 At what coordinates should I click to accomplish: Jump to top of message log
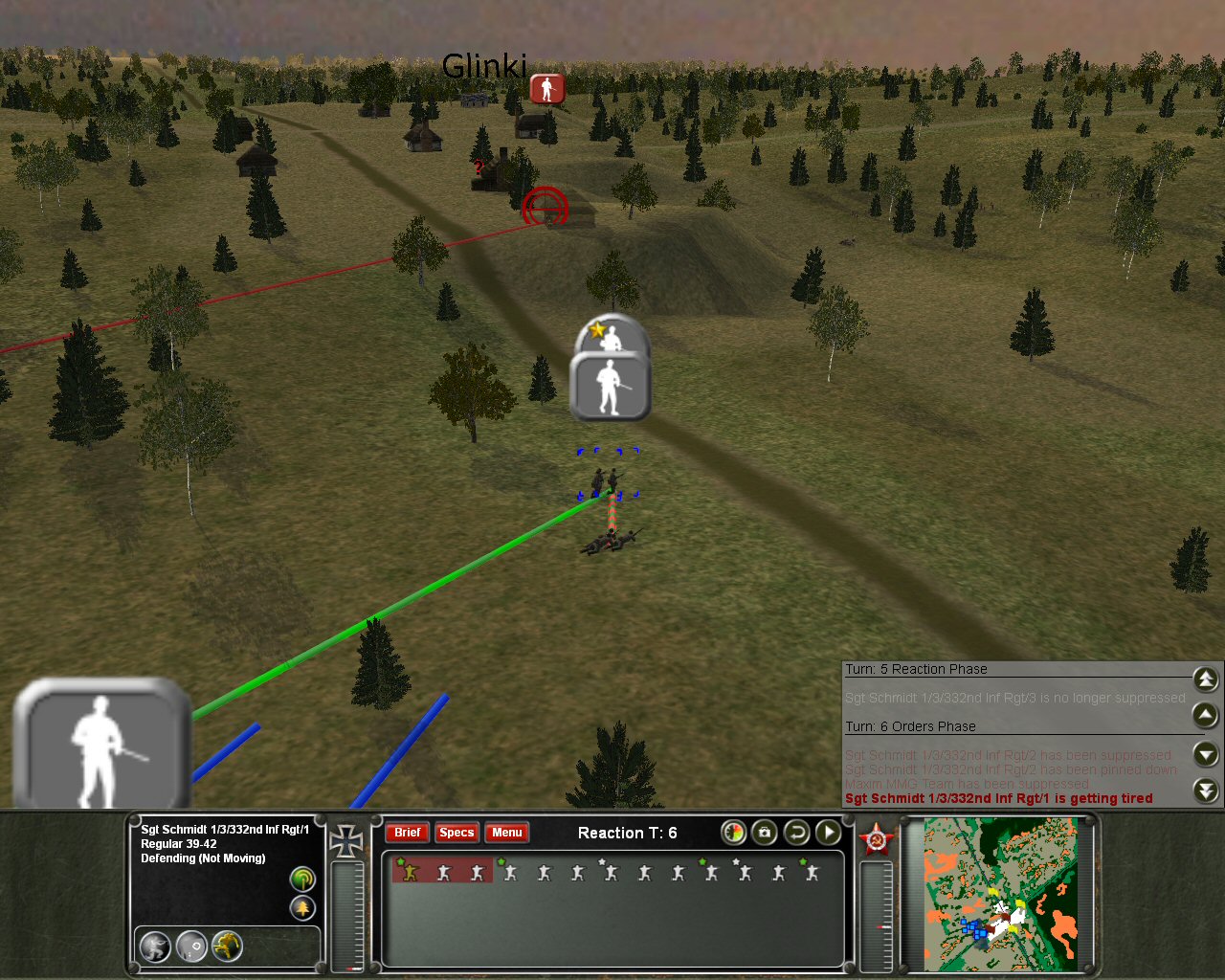tap(1206, 679)
